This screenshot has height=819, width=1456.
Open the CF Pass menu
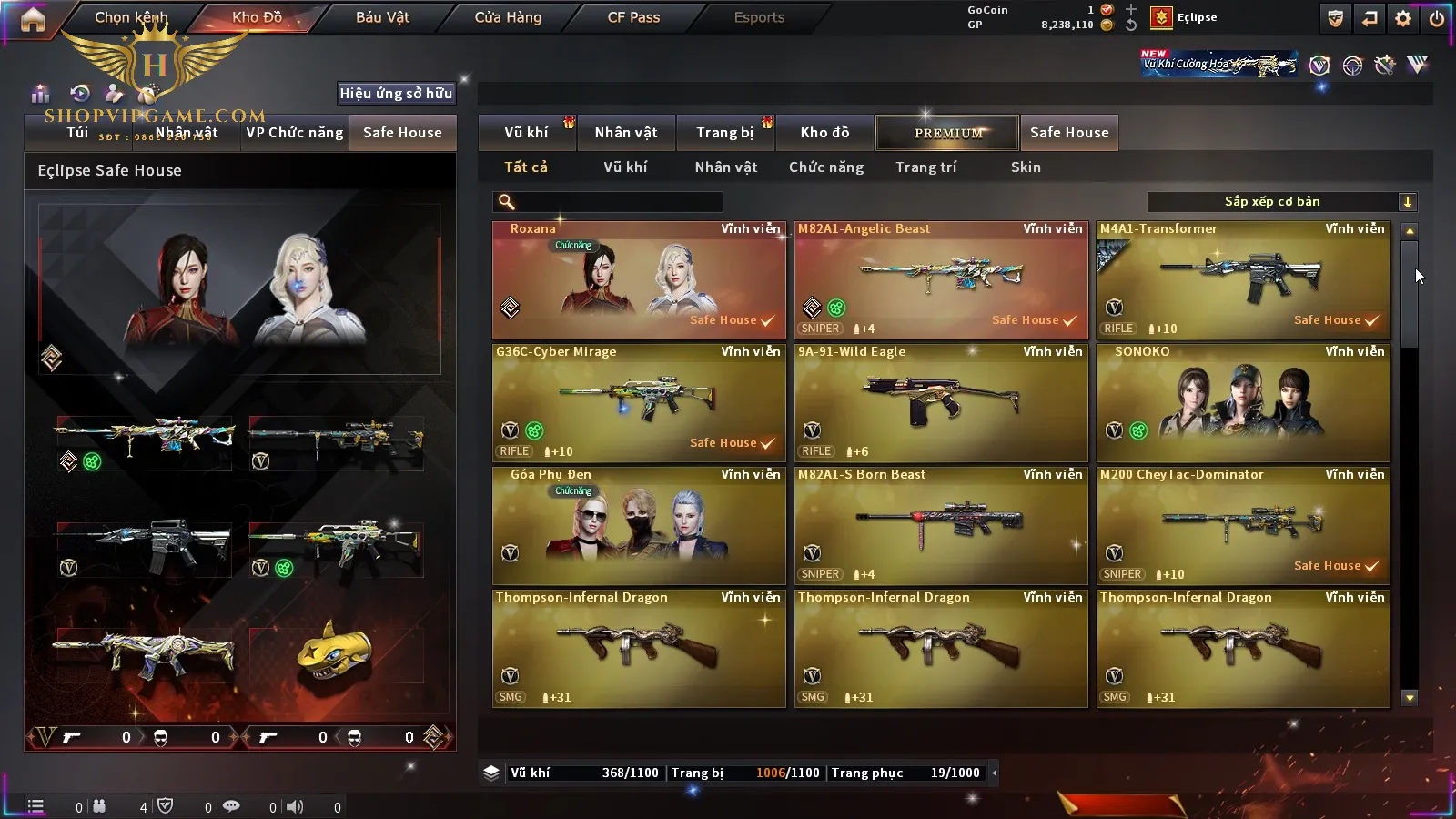[633, 17]
